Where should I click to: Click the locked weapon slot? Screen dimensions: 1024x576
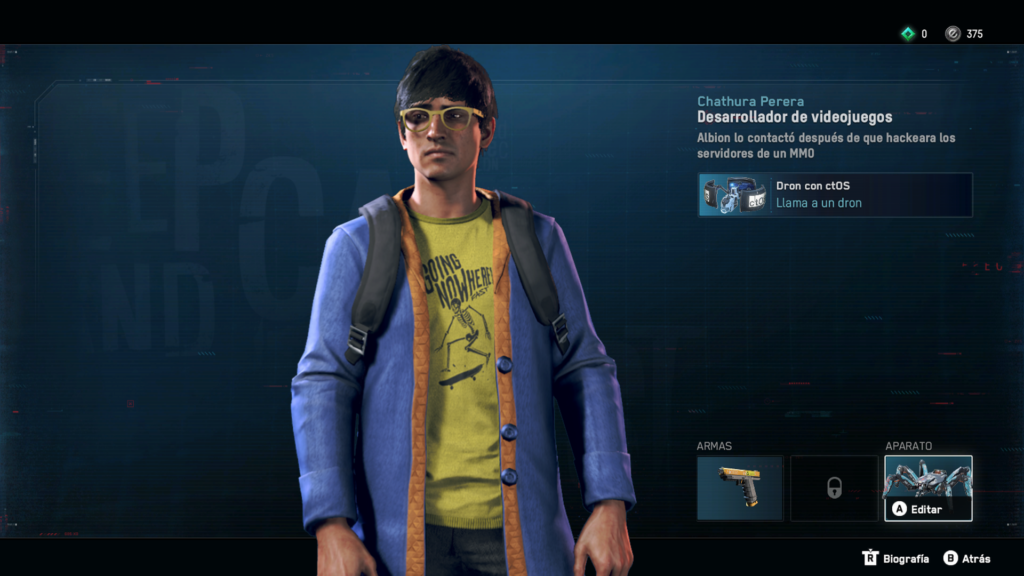pyautogui.click(x=833, y=488)
